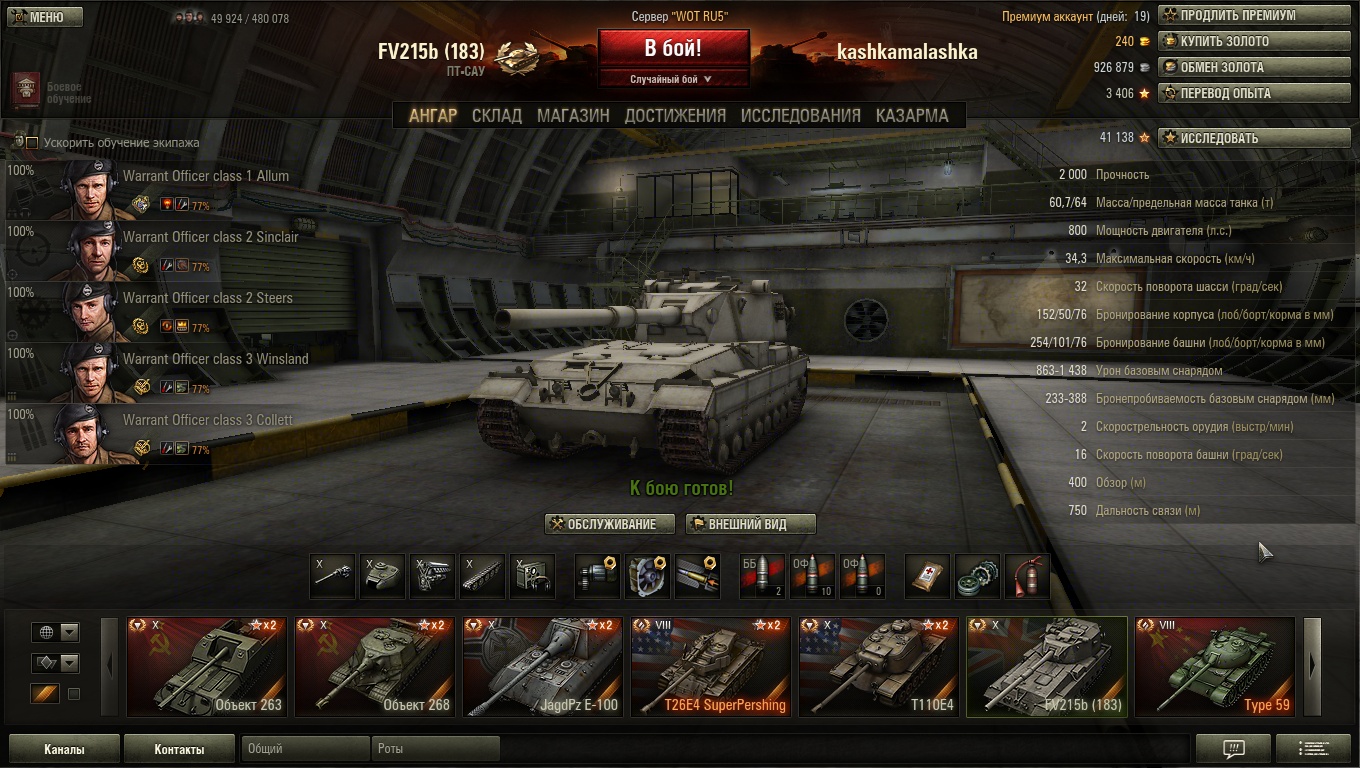Start battle with the red В бой! button

click(x=673, y=49)
